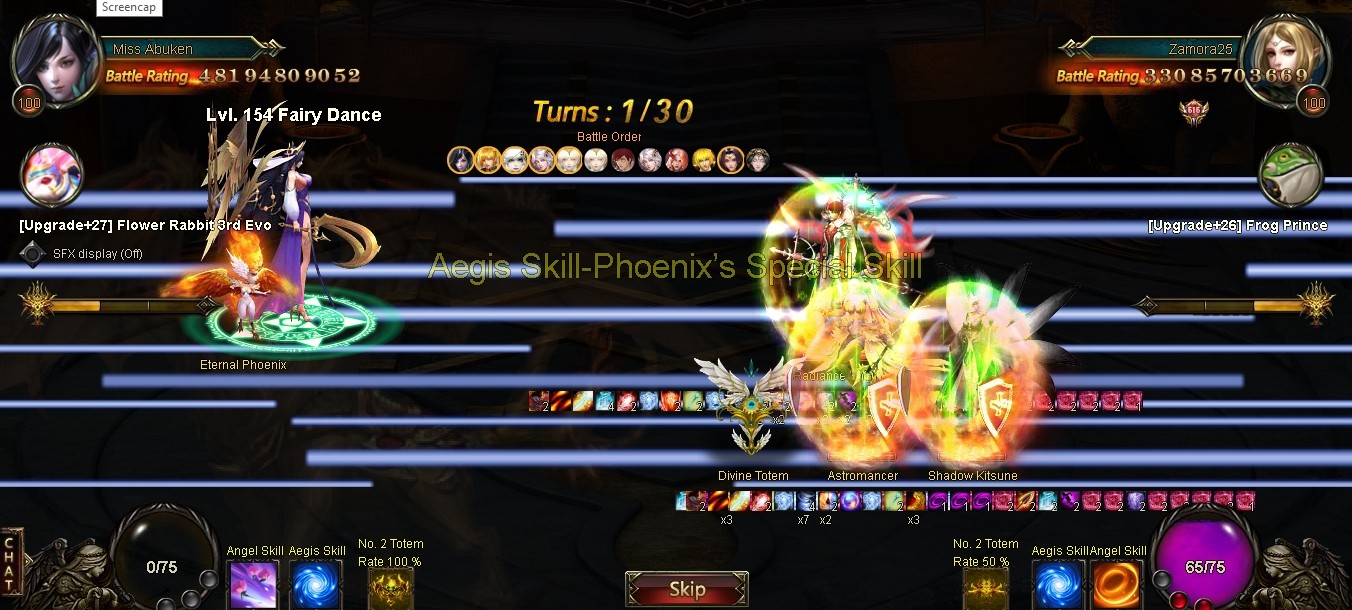Click Zamora25's player portrait
This screenshot has width=1352, height=610.
click(x=1284, y=58)
